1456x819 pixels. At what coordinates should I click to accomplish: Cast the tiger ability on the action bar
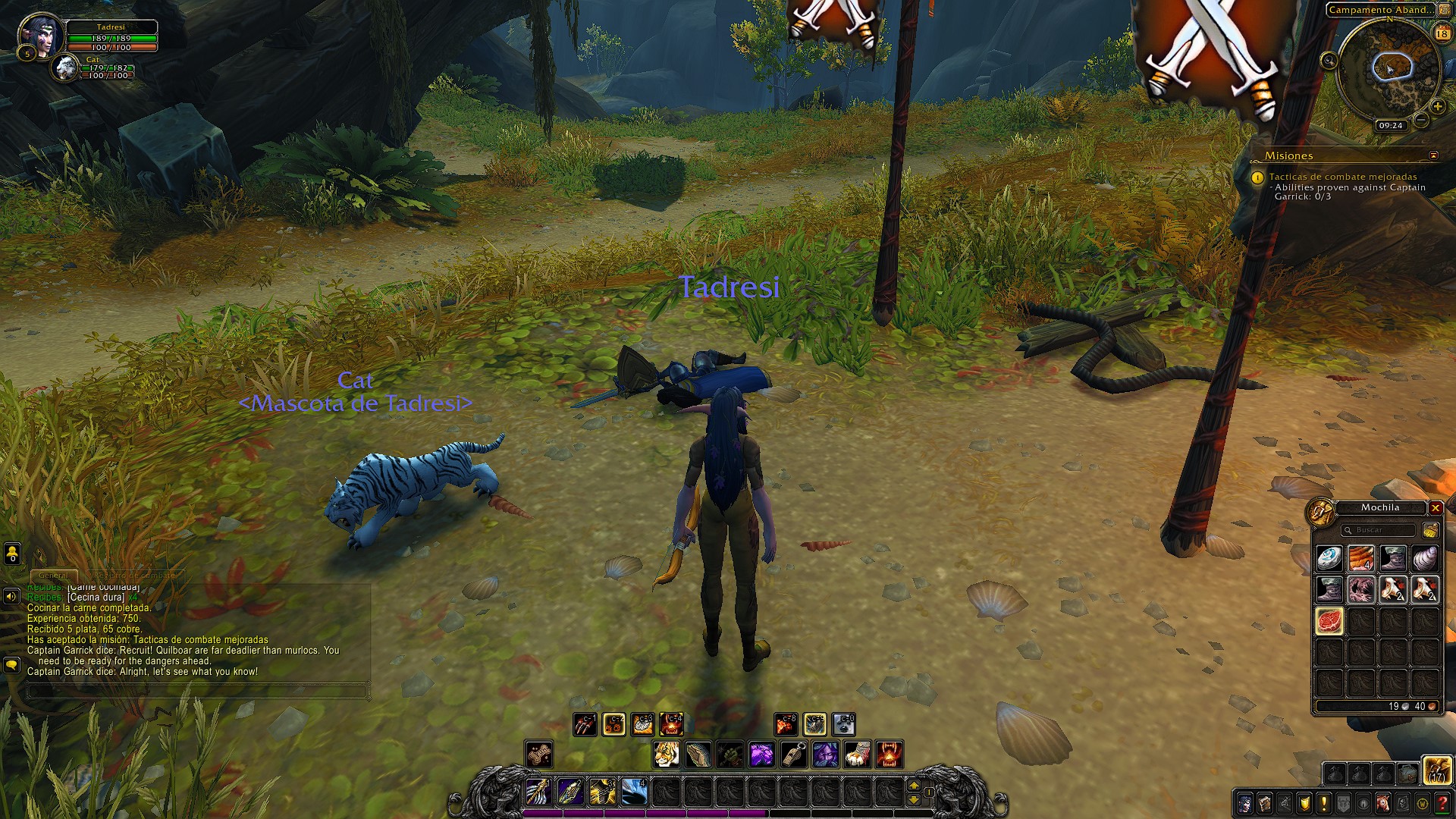coord(667,754)
